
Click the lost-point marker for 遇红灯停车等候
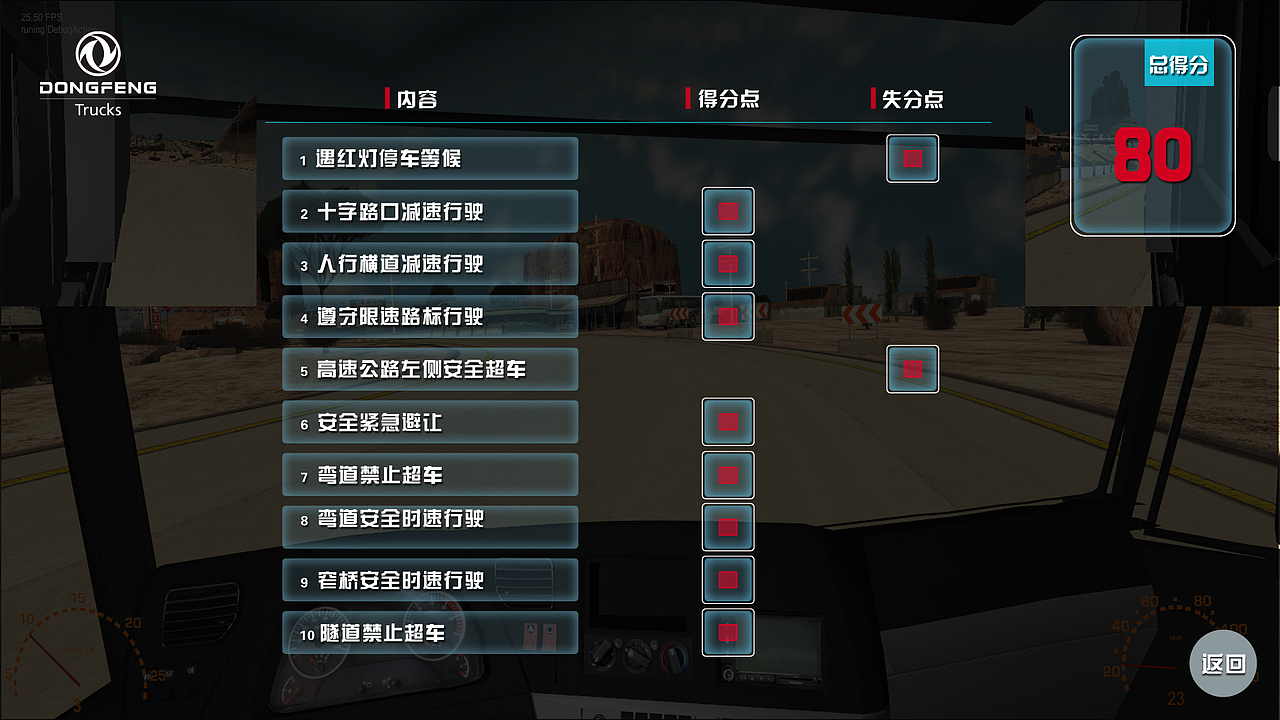[912, 158]
